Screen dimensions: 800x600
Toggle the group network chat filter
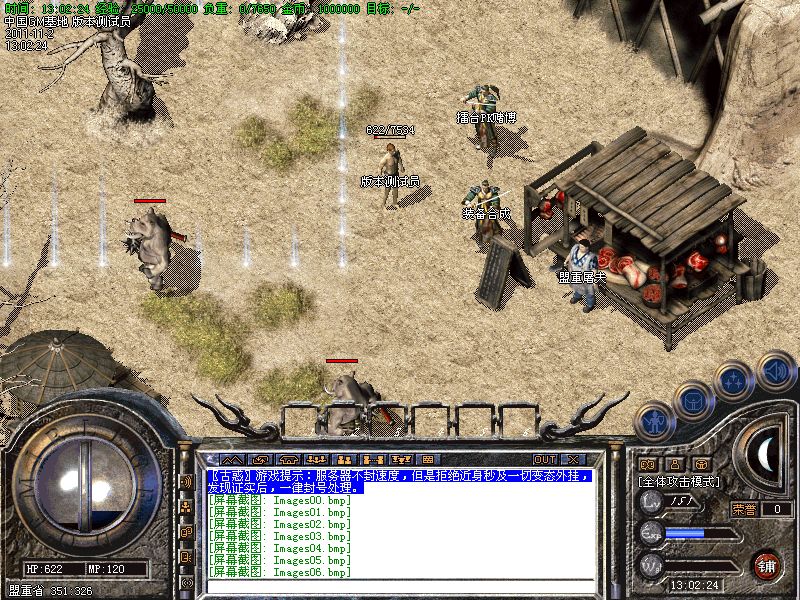[x=186, y=507]
